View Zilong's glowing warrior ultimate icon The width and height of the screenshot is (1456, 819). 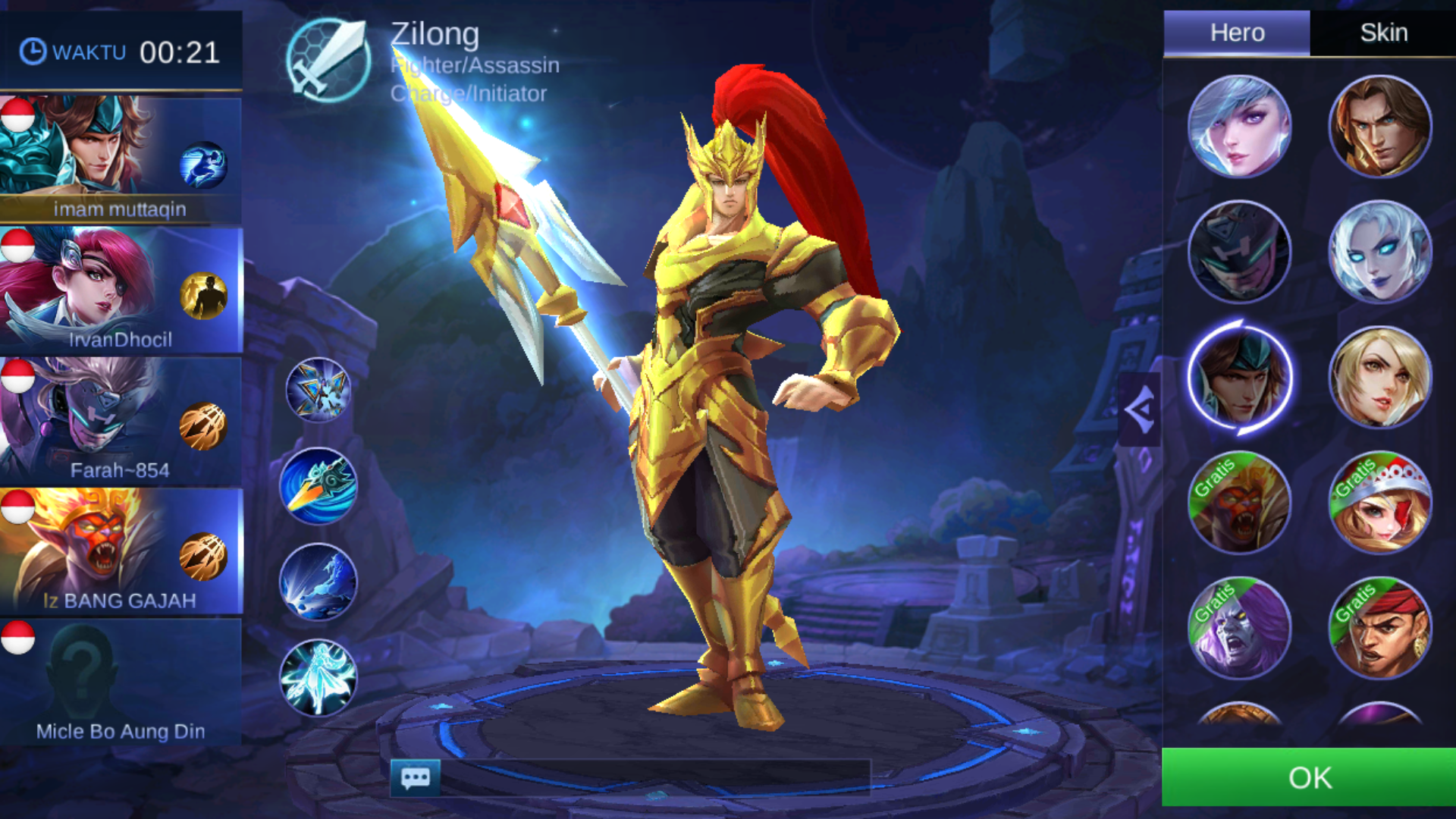(318, 678)
